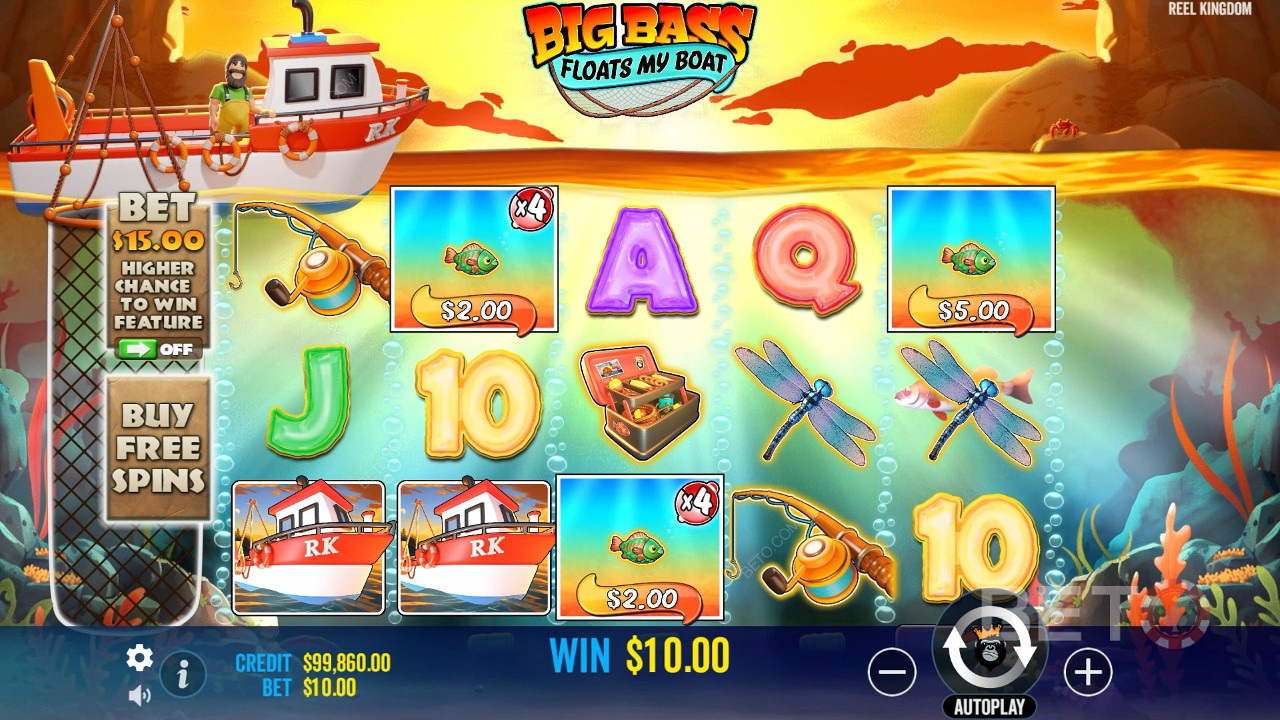Toggle the higher chance bet feature switch
This screenshot has height=720, width=1280.
[159, 349]
